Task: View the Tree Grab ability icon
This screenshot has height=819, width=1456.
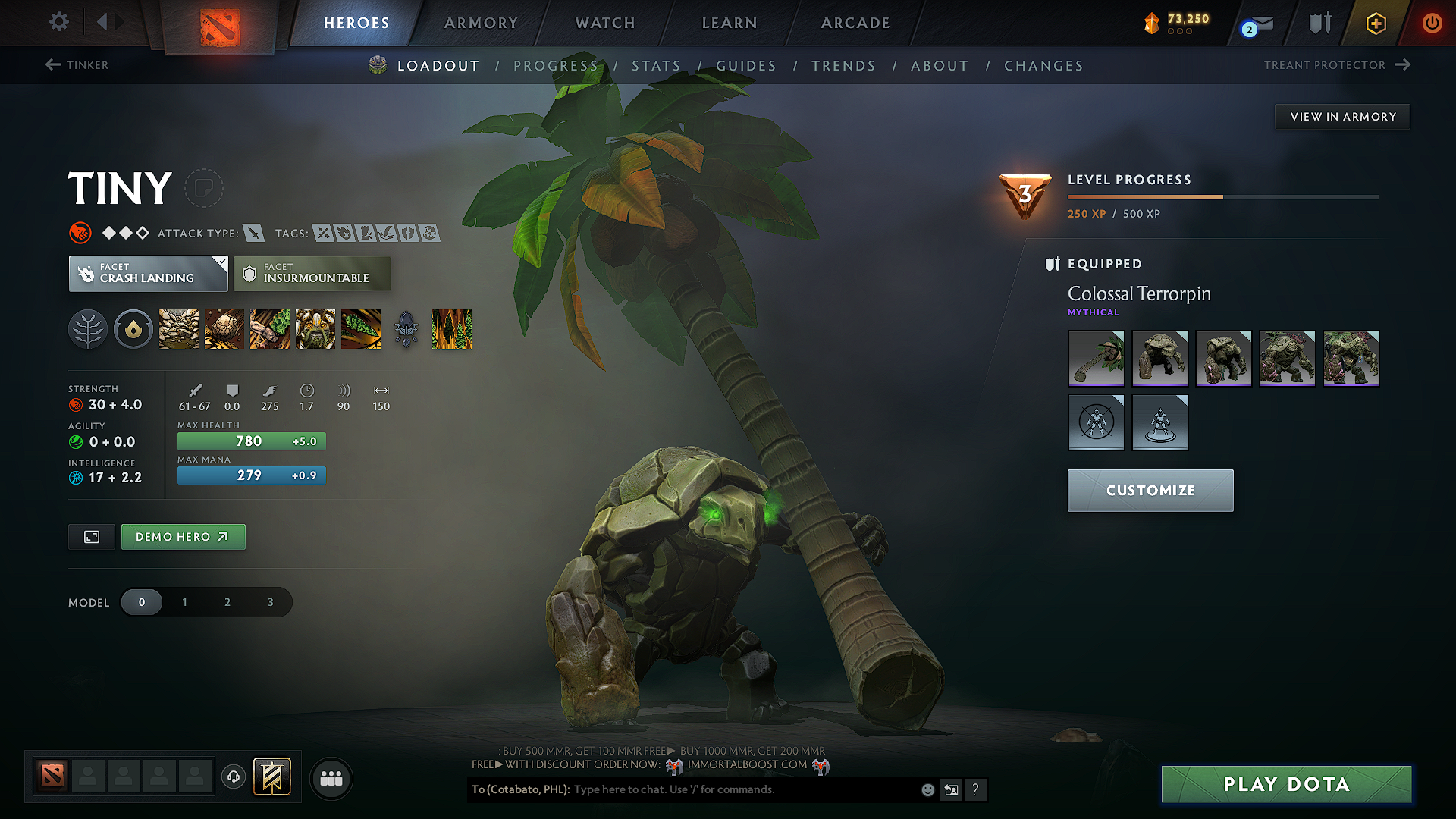Action: coord(269,329)
